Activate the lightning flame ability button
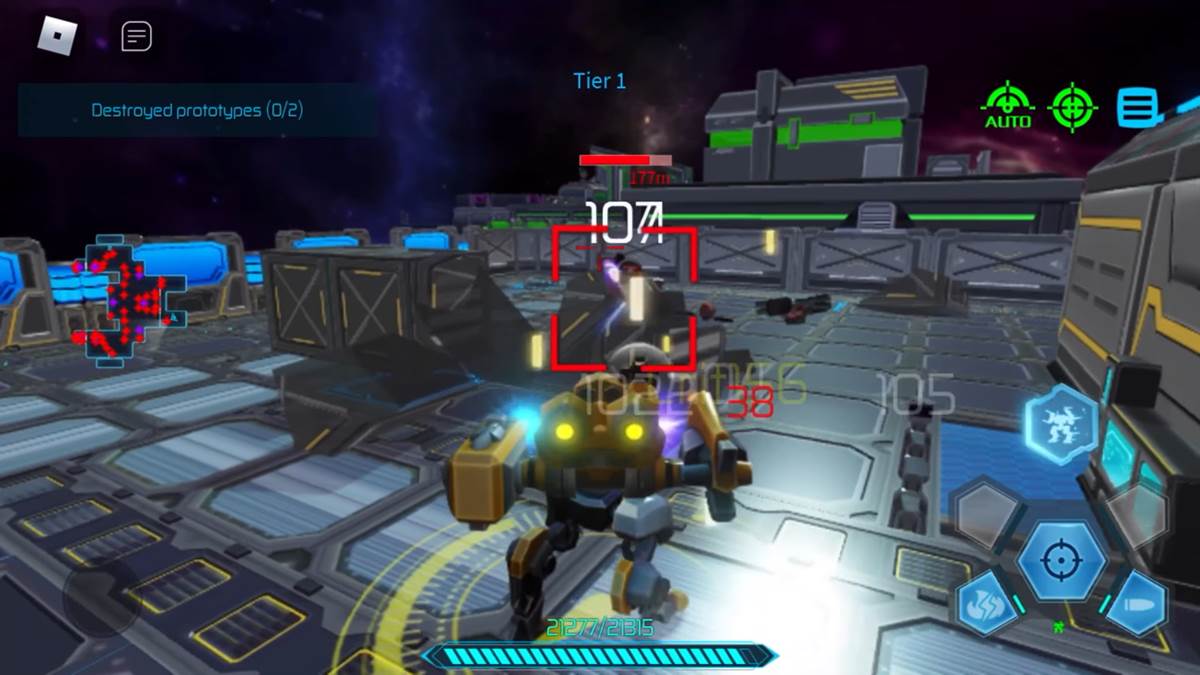 [988, 603]
